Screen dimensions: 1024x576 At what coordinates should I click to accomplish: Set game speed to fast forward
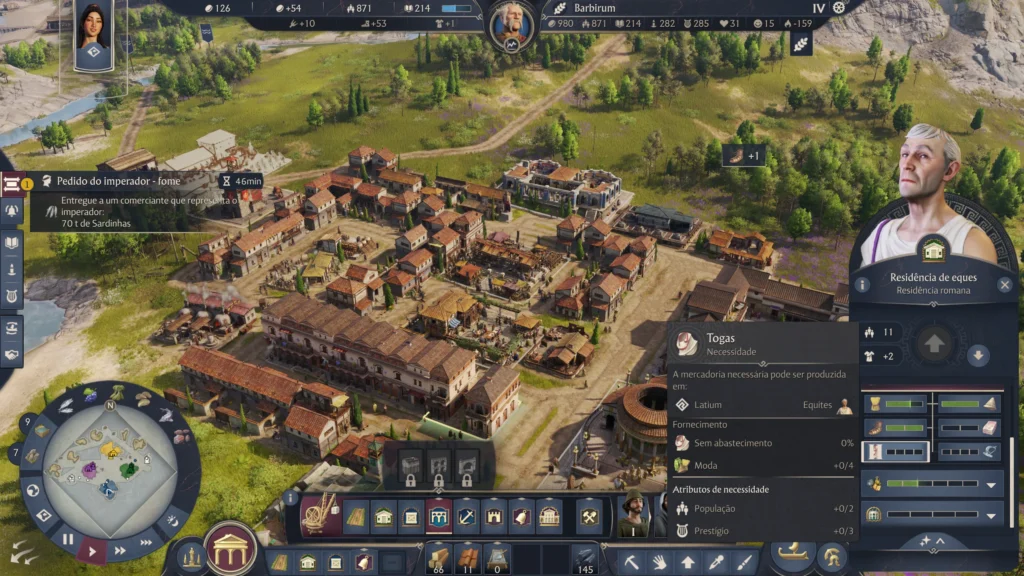pos(119,550)
